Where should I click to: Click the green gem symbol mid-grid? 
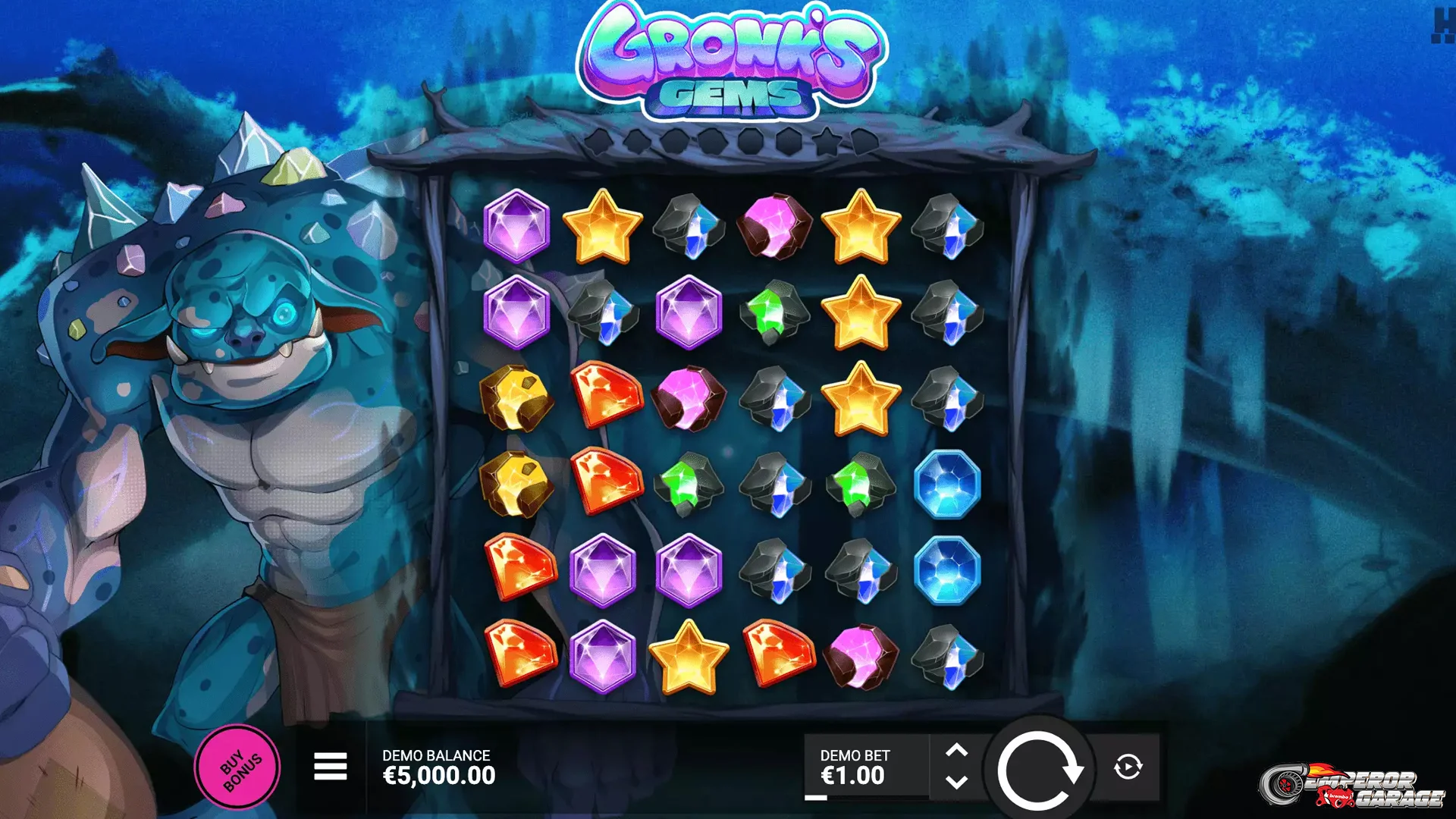[690, 482]
